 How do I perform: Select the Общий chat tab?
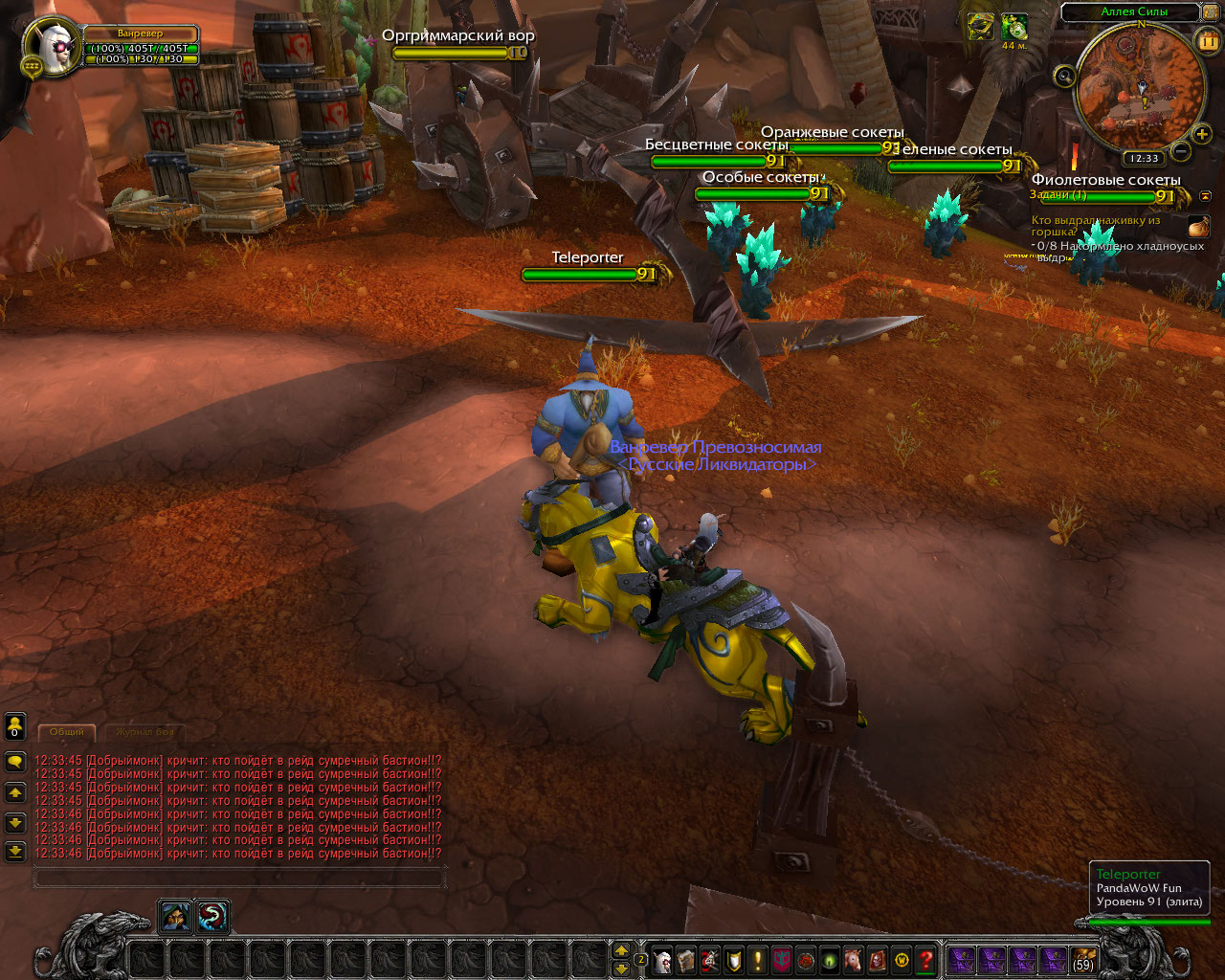pos(67,732)
